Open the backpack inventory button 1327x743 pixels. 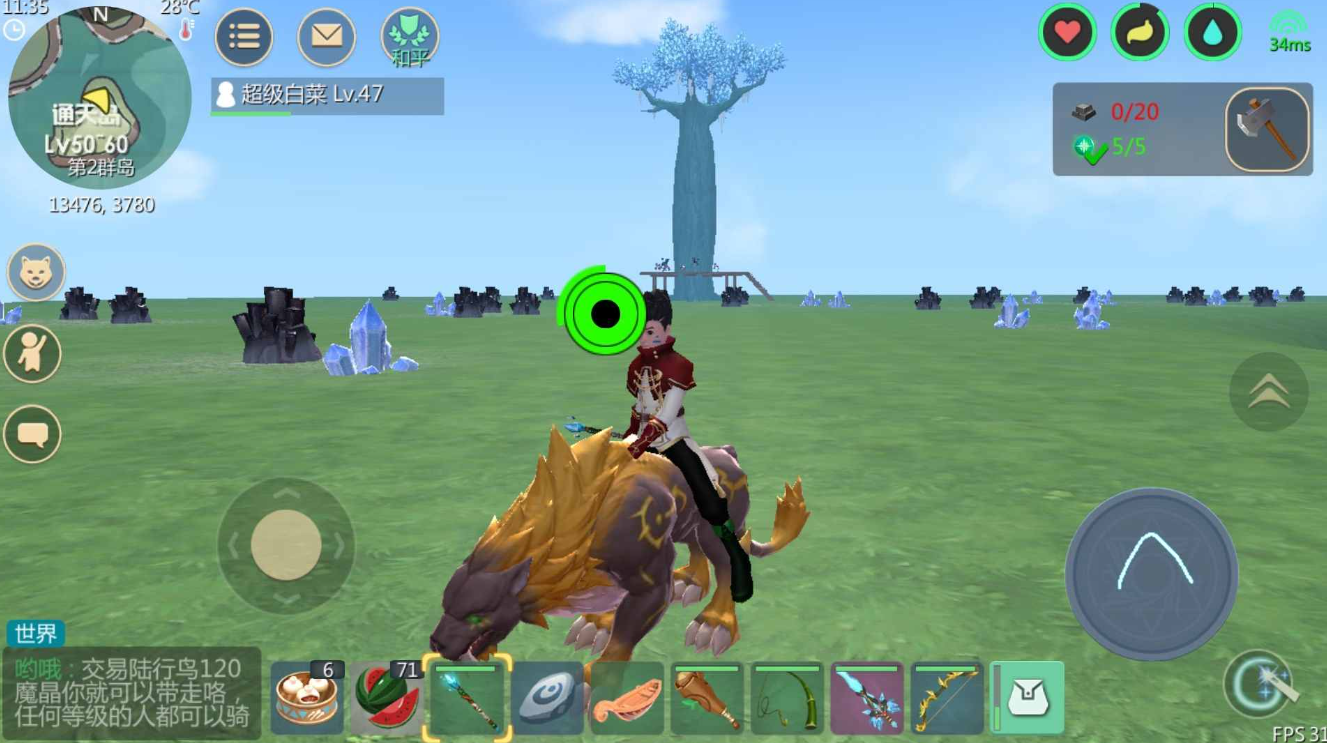1029,697
